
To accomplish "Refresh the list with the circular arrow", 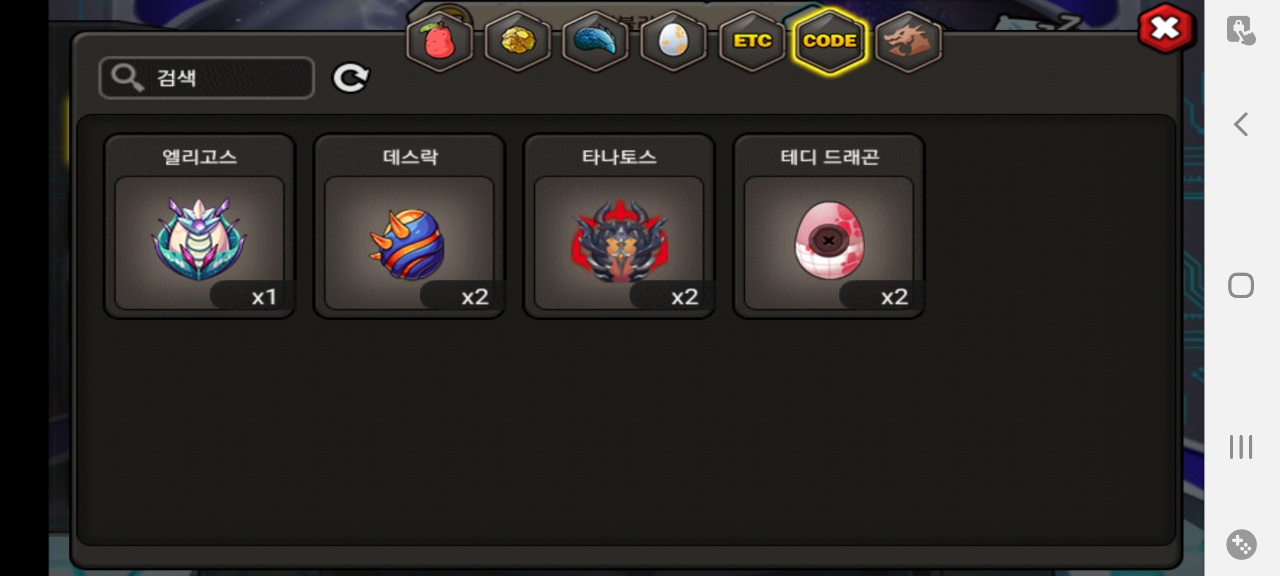I will 351,78.
